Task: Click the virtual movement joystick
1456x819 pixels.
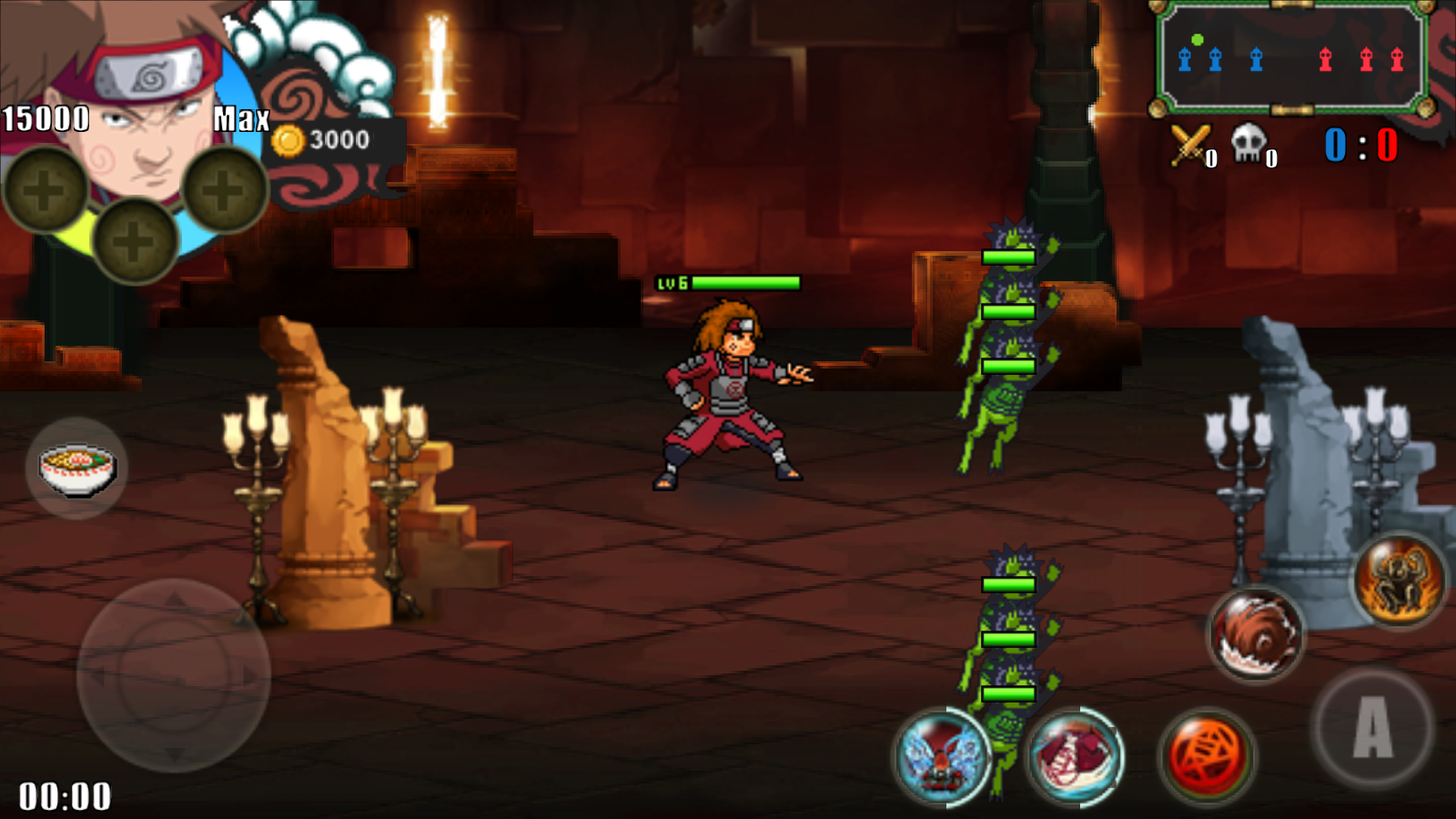Action: 173,675
